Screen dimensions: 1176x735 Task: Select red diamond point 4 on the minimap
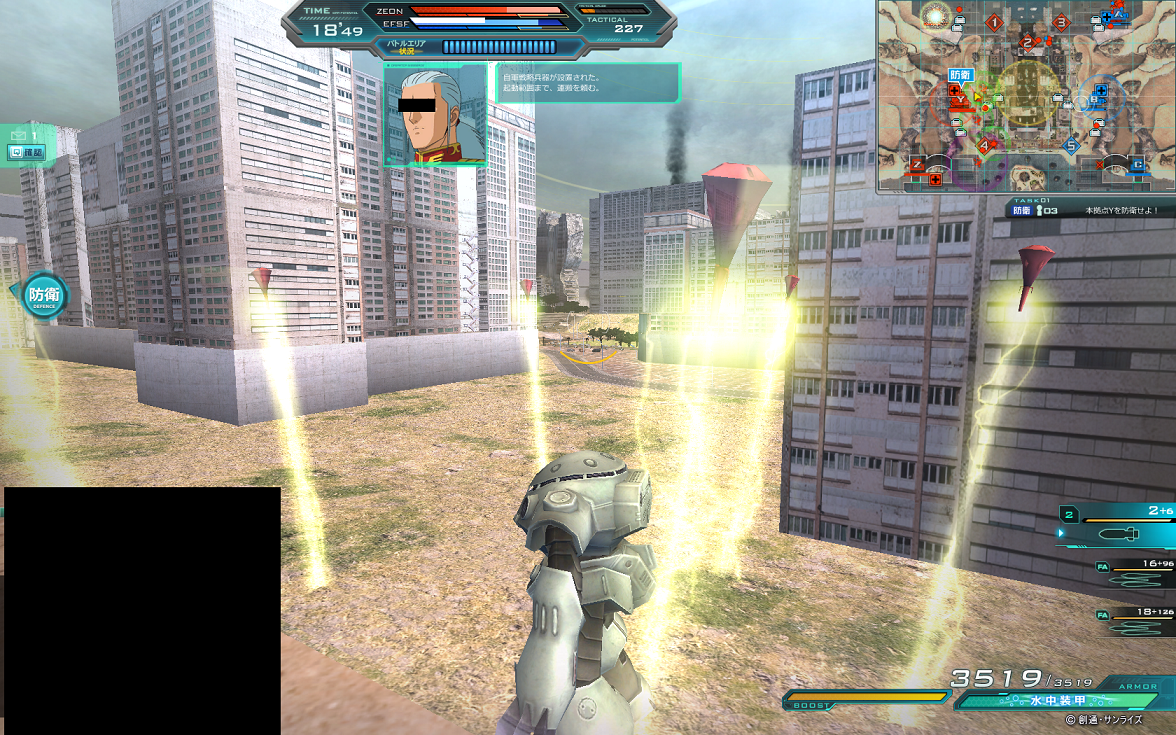[x=984, y=146]
